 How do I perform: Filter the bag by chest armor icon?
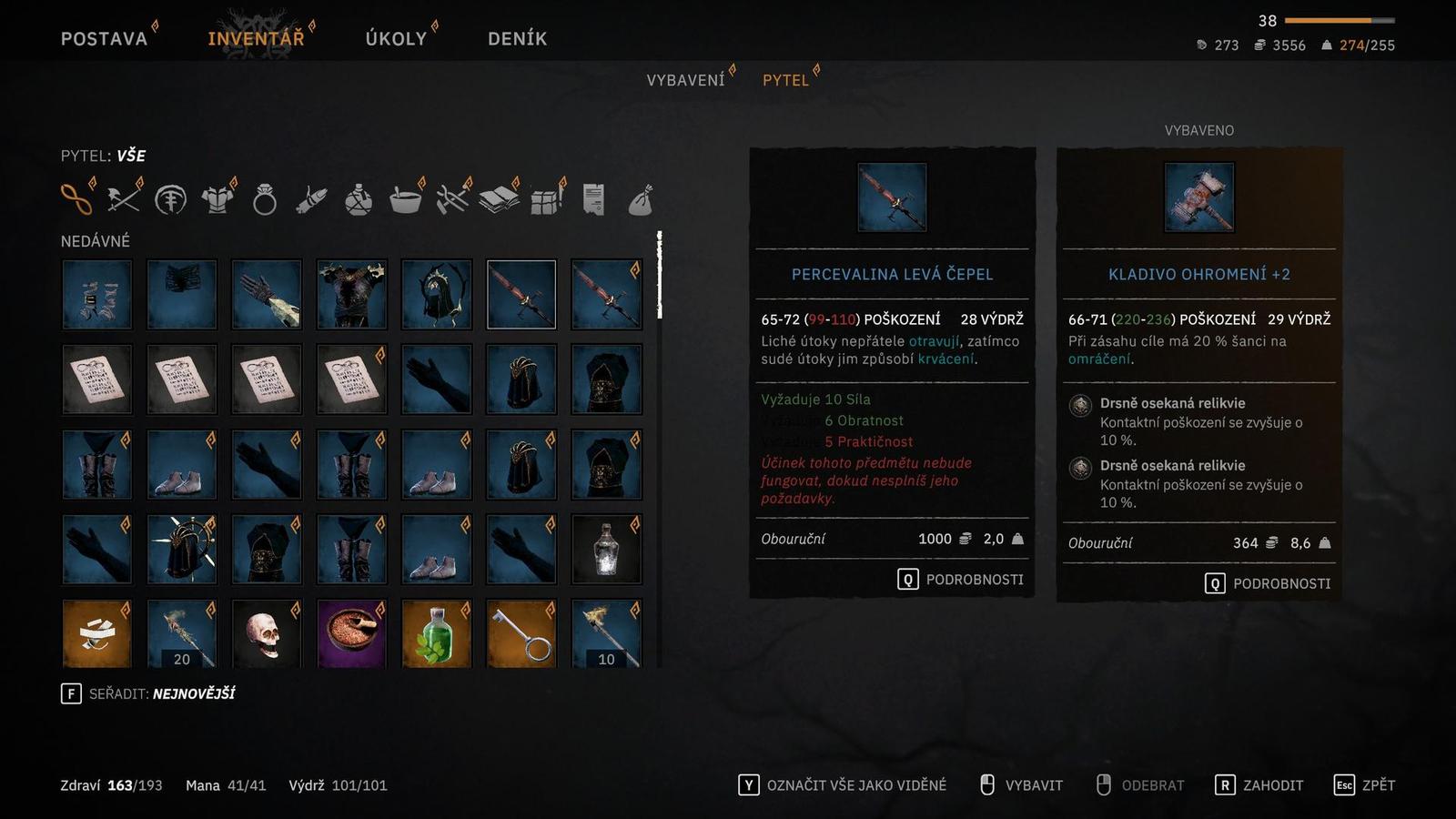(x=217, y=198)
